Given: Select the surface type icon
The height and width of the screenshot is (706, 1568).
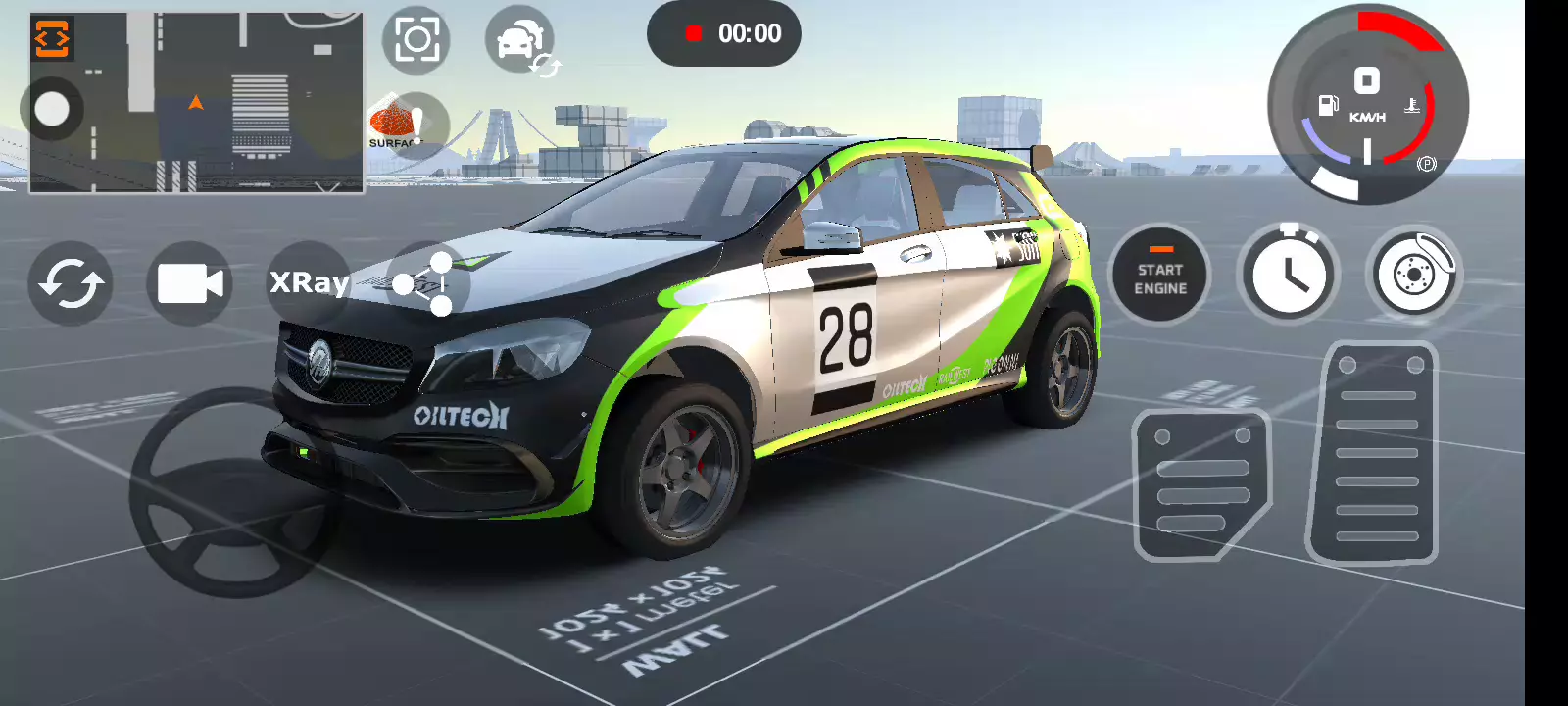Looking at the screenshot, I should 406,126.
